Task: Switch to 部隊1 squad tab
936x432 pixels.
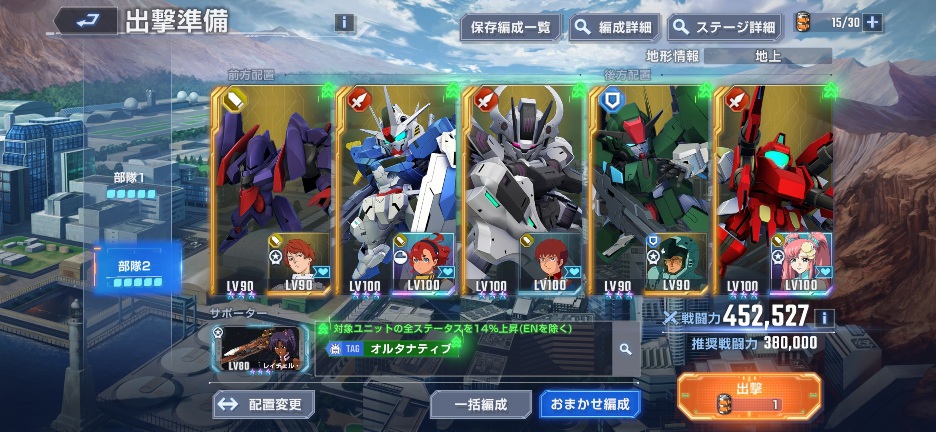Action: pyautogui.click(x=131, y=187)
